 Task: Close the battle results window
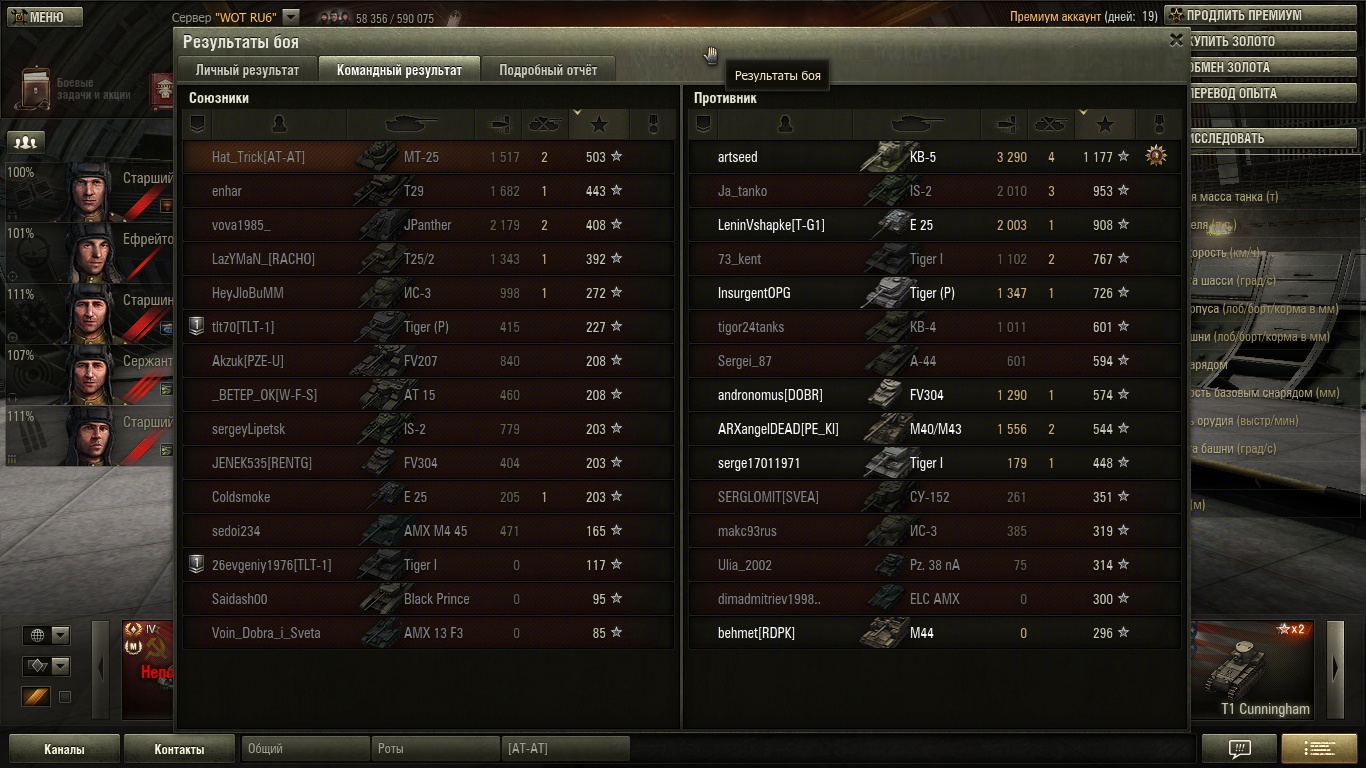pyautogui.click(x=1176, y=40)
